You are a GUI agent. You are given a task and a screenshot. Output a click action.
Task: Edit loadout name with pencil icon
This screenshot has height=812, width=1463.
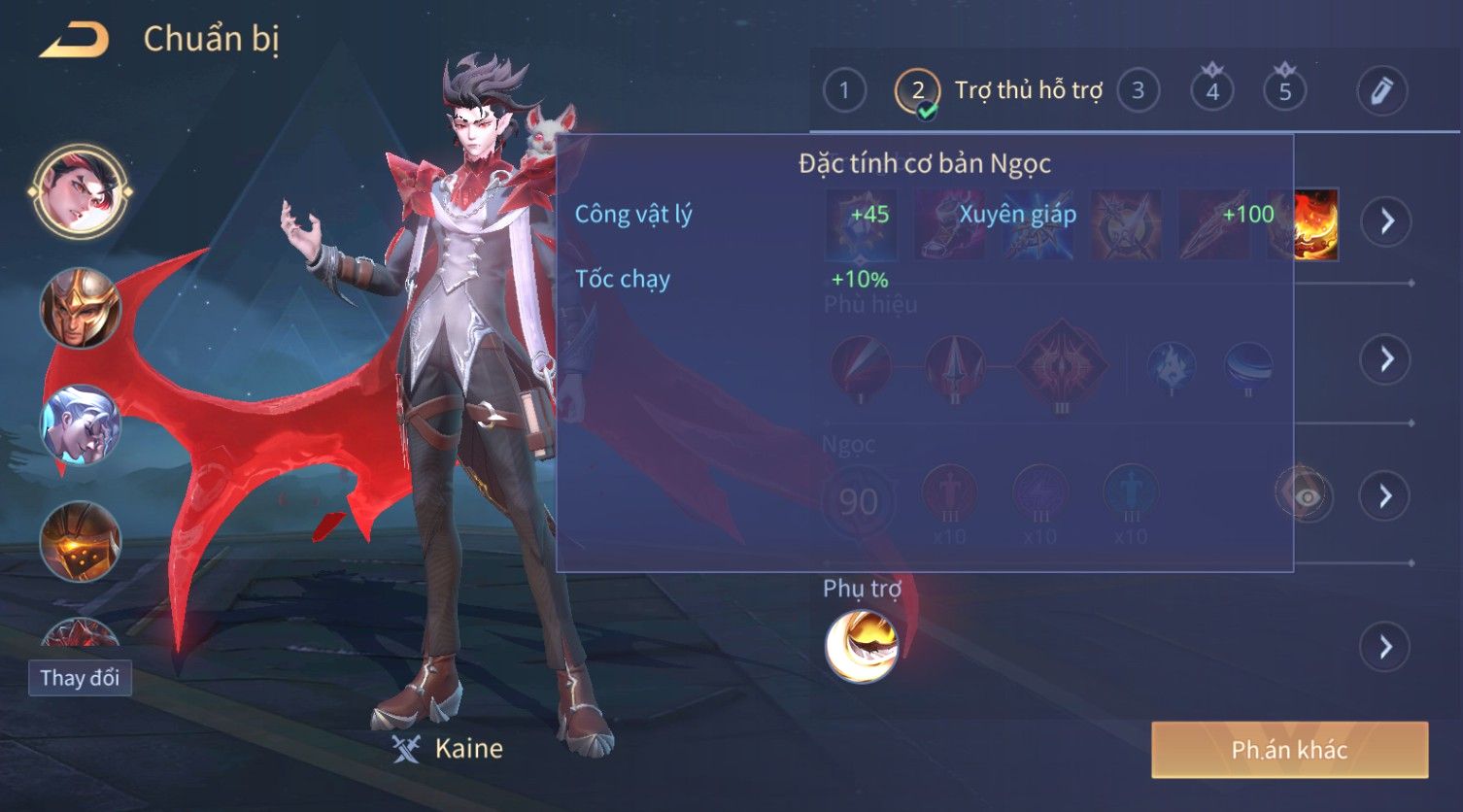coord(1381,91)
